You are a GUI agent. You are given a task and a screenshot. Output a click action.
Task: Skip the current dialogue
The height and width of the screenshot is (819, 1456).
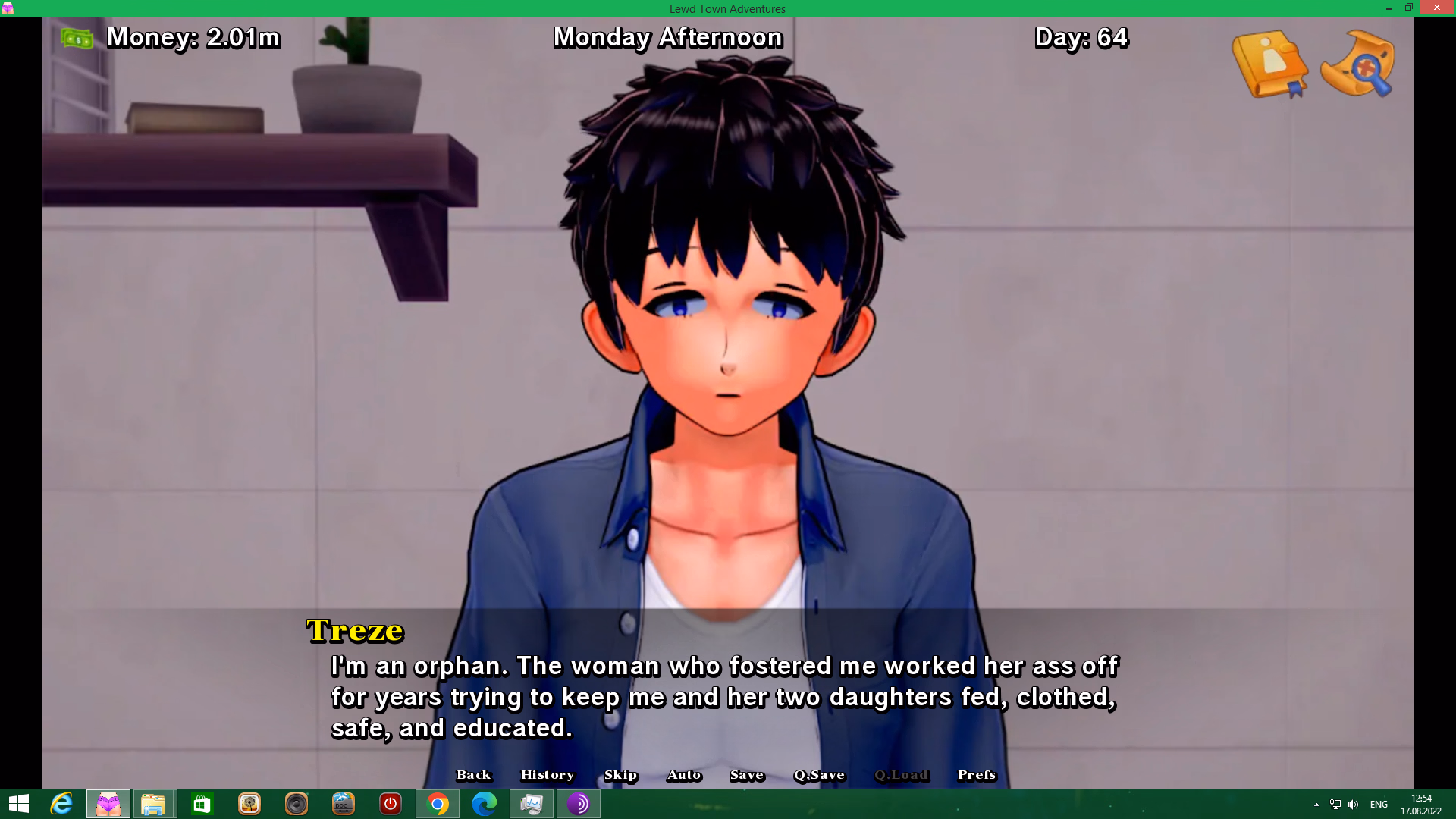pyautogui.click(x=620, y=774)
